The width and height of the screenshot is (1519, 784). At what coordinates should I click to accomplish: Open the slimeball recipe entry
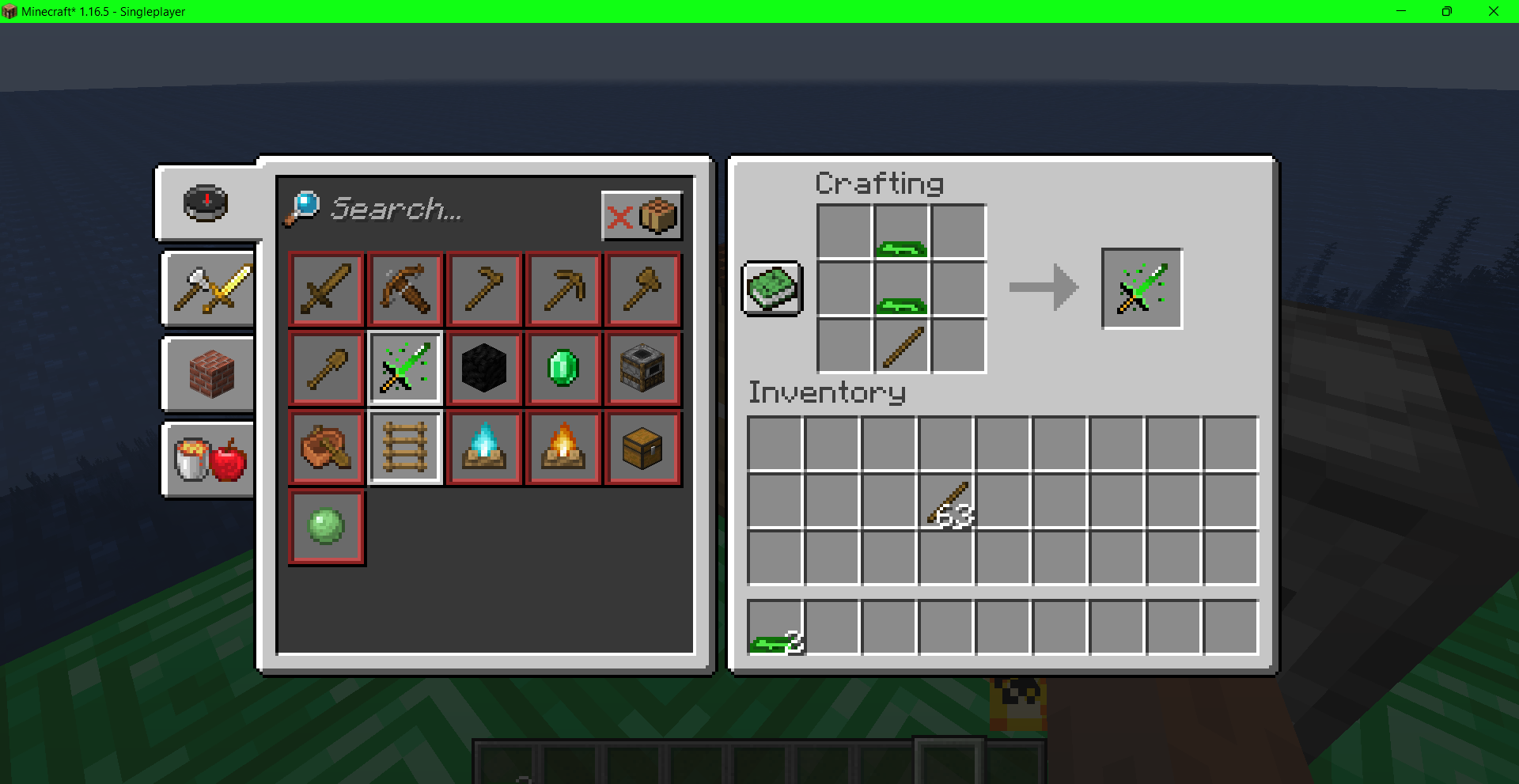click(326, 526)
